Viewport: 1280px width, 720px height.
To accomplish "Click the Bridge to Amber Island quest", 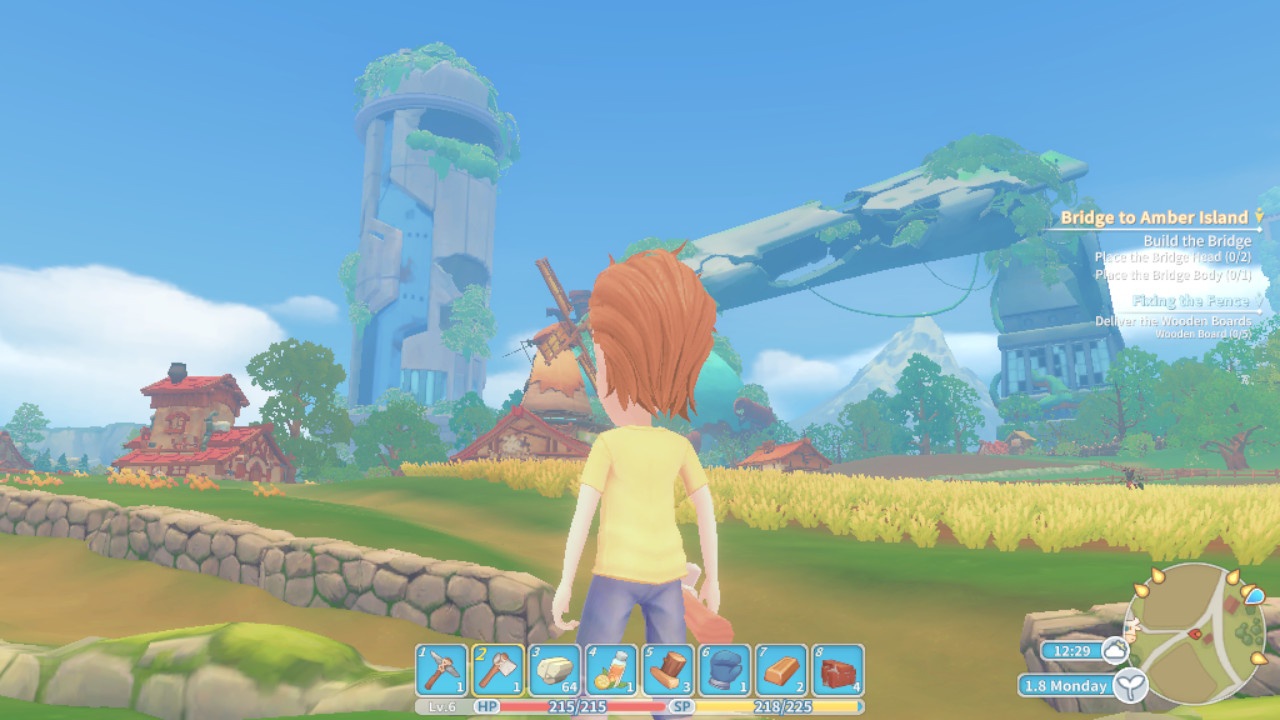I will [1154, 217].
